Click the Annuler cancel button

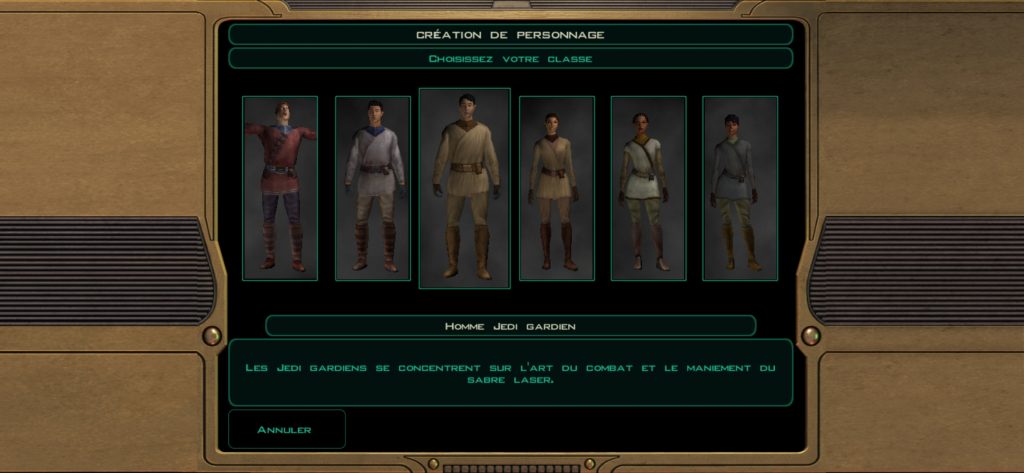coord(286,429)
